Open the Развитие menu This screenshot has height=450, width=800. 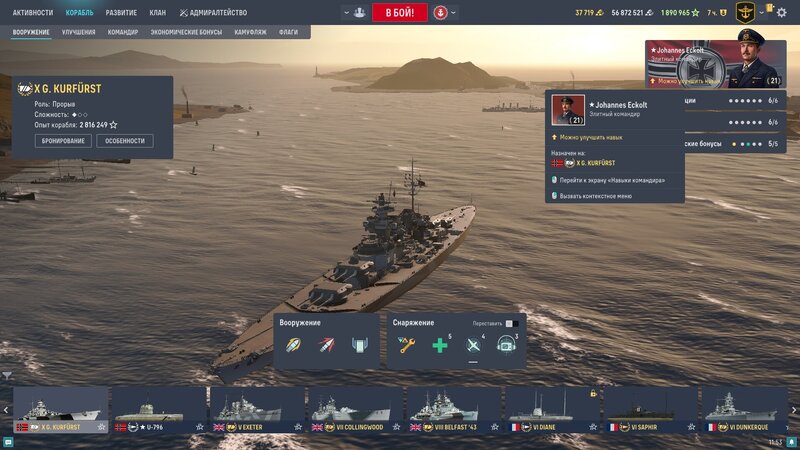tap(121, 13)
